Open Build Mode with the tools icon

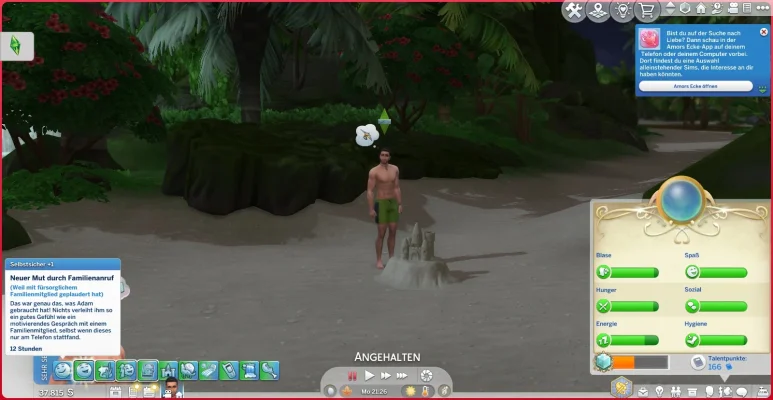tap(574, 10)
